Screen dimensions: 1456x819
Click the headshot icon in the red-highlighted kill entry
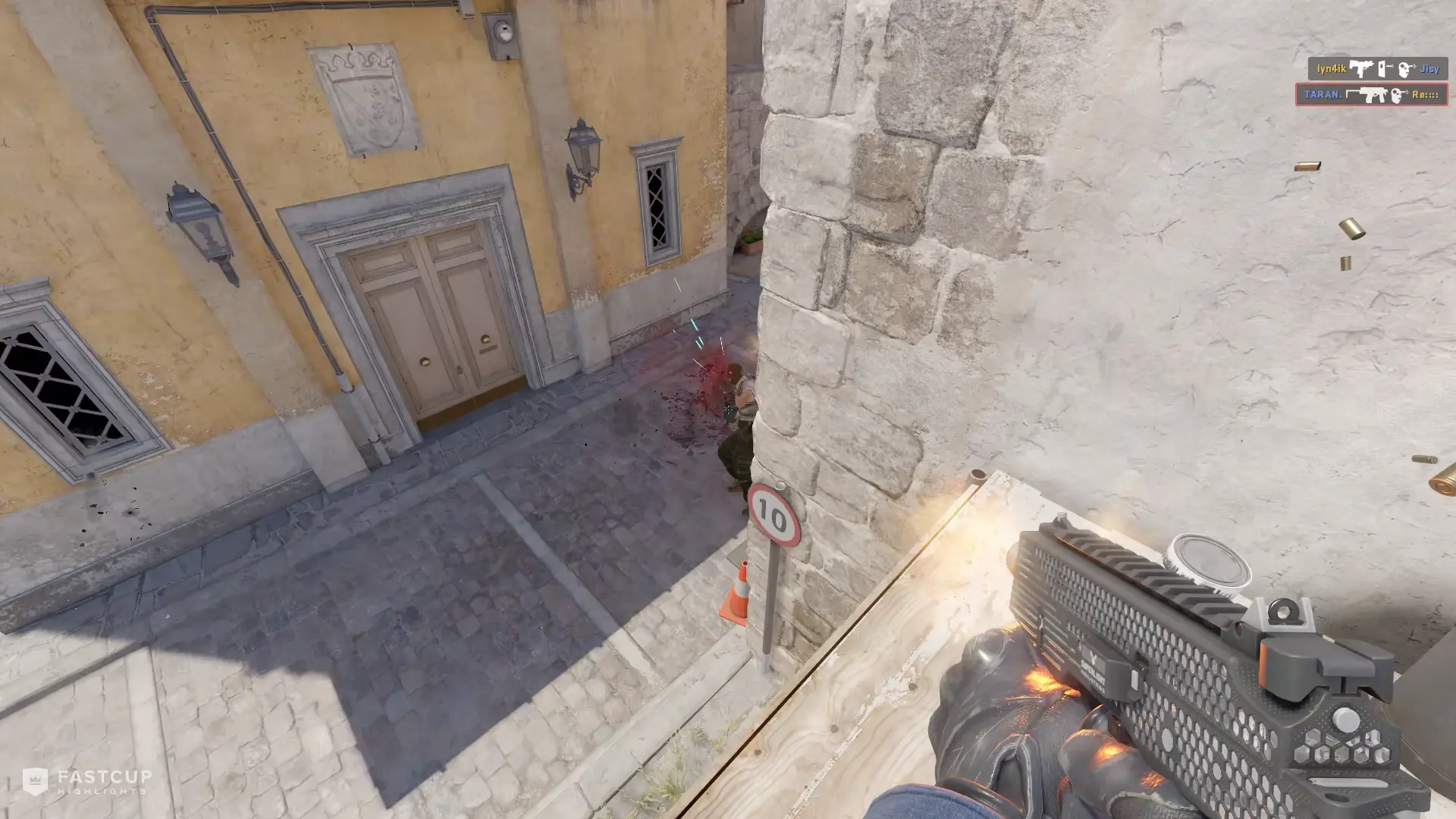1396,96
